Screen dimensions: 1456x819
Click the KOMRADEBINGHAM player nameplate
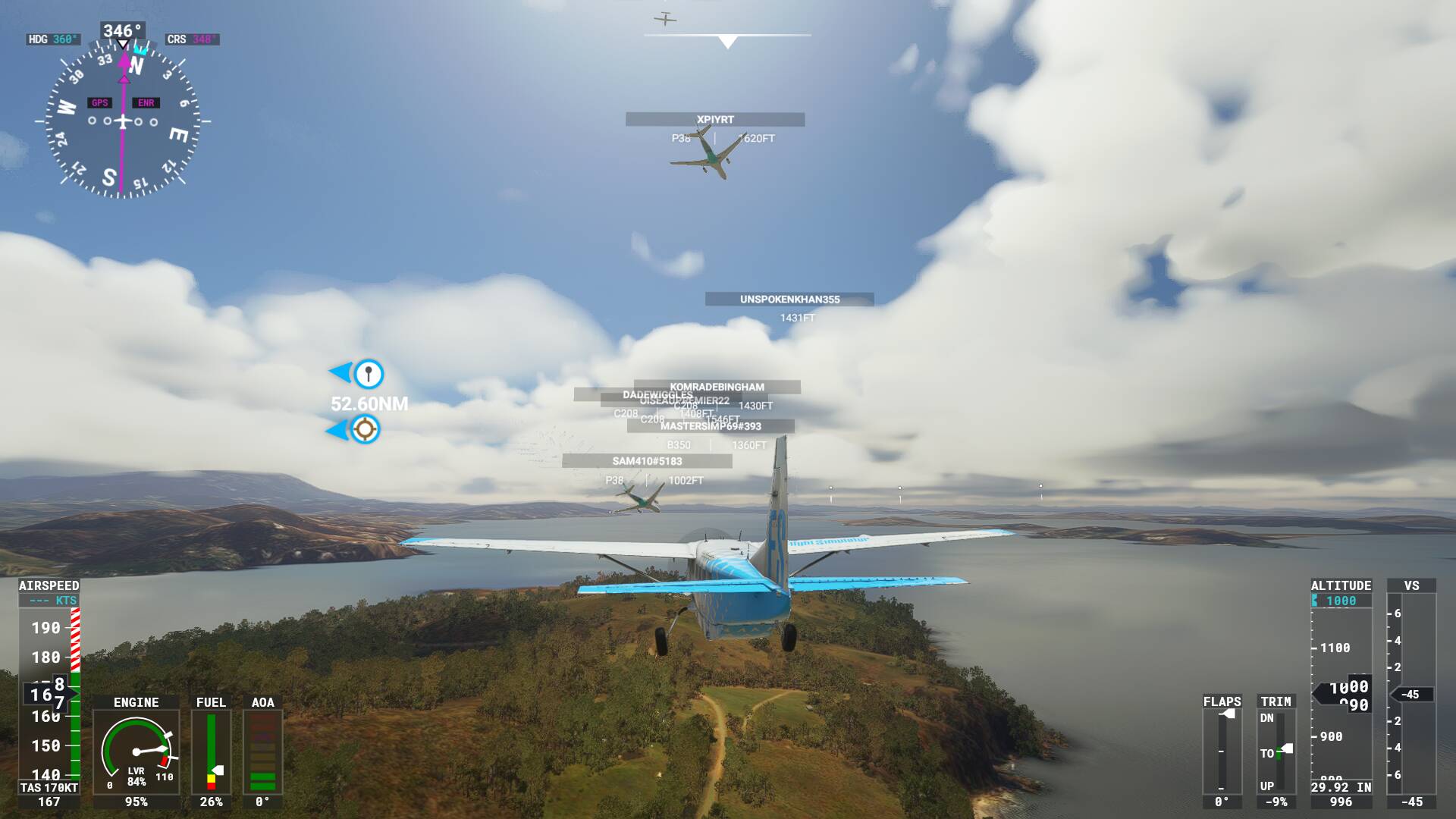717,387
